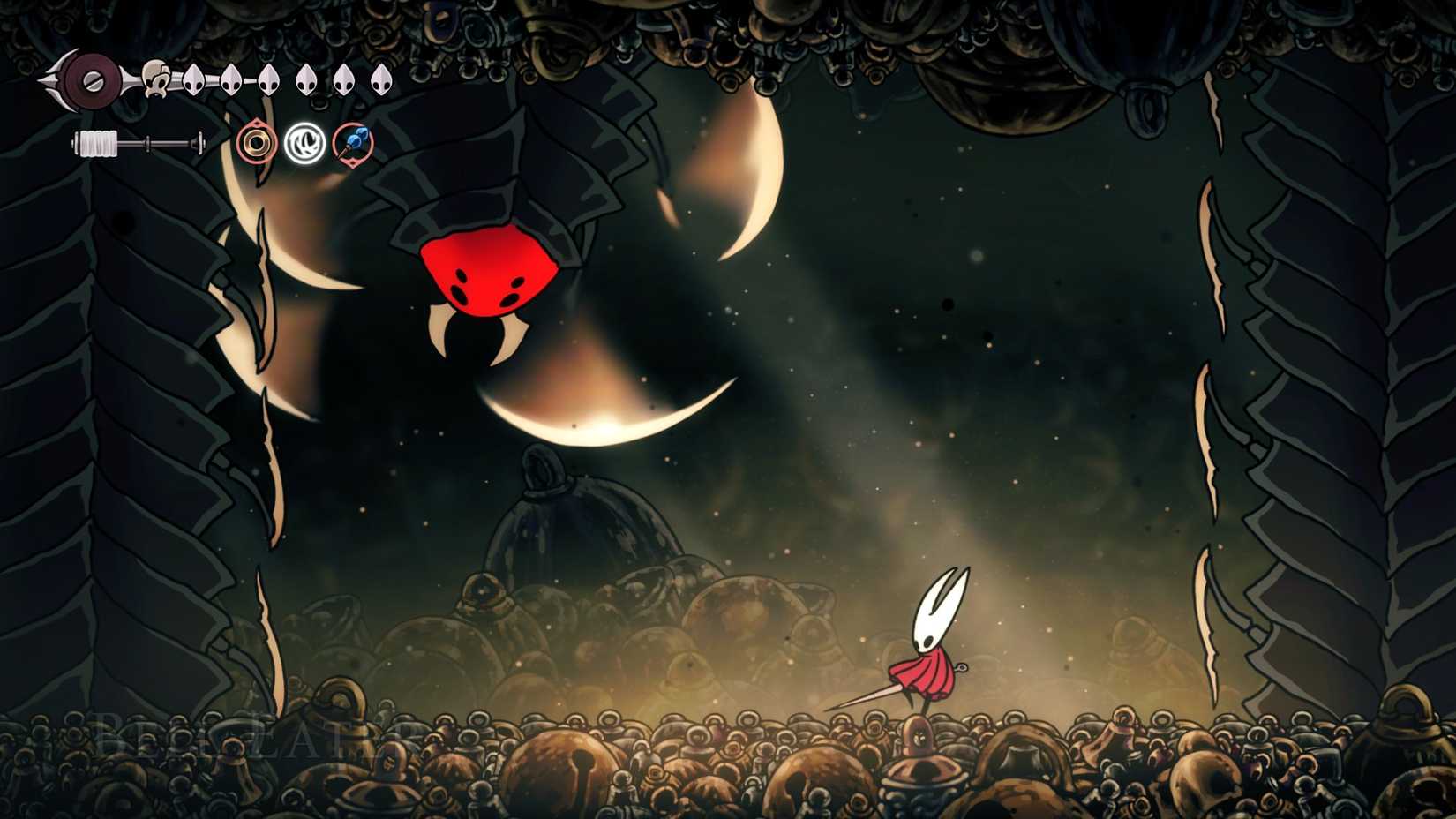Click the red Bell Eater boss head
Image resolution: width=1456 pixels, height=819 pixels.
(486, 272)
